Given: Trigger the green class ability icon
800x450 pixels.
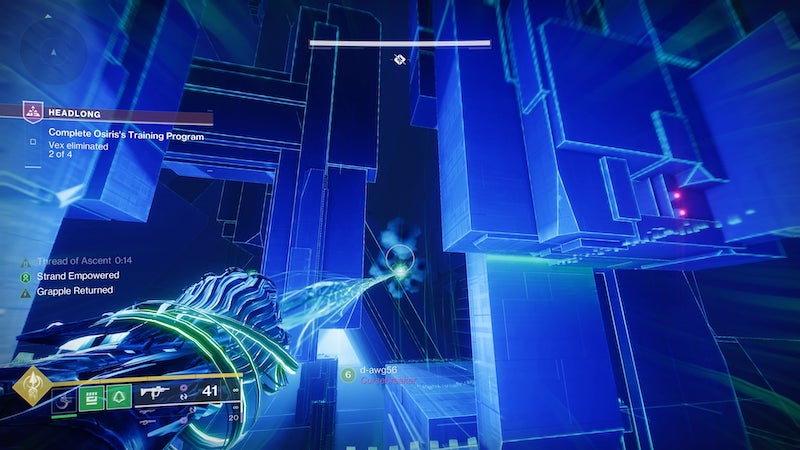Looking at the screenshot, I should tap(120, 399).
